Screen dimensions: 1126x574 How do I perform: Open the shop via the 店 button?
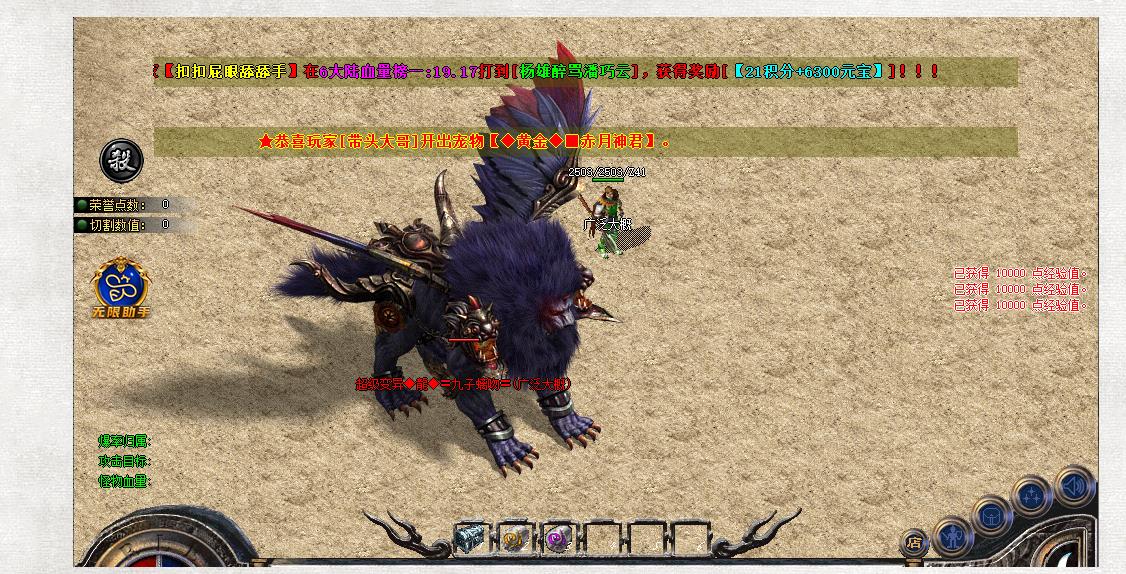pos(914,543)
